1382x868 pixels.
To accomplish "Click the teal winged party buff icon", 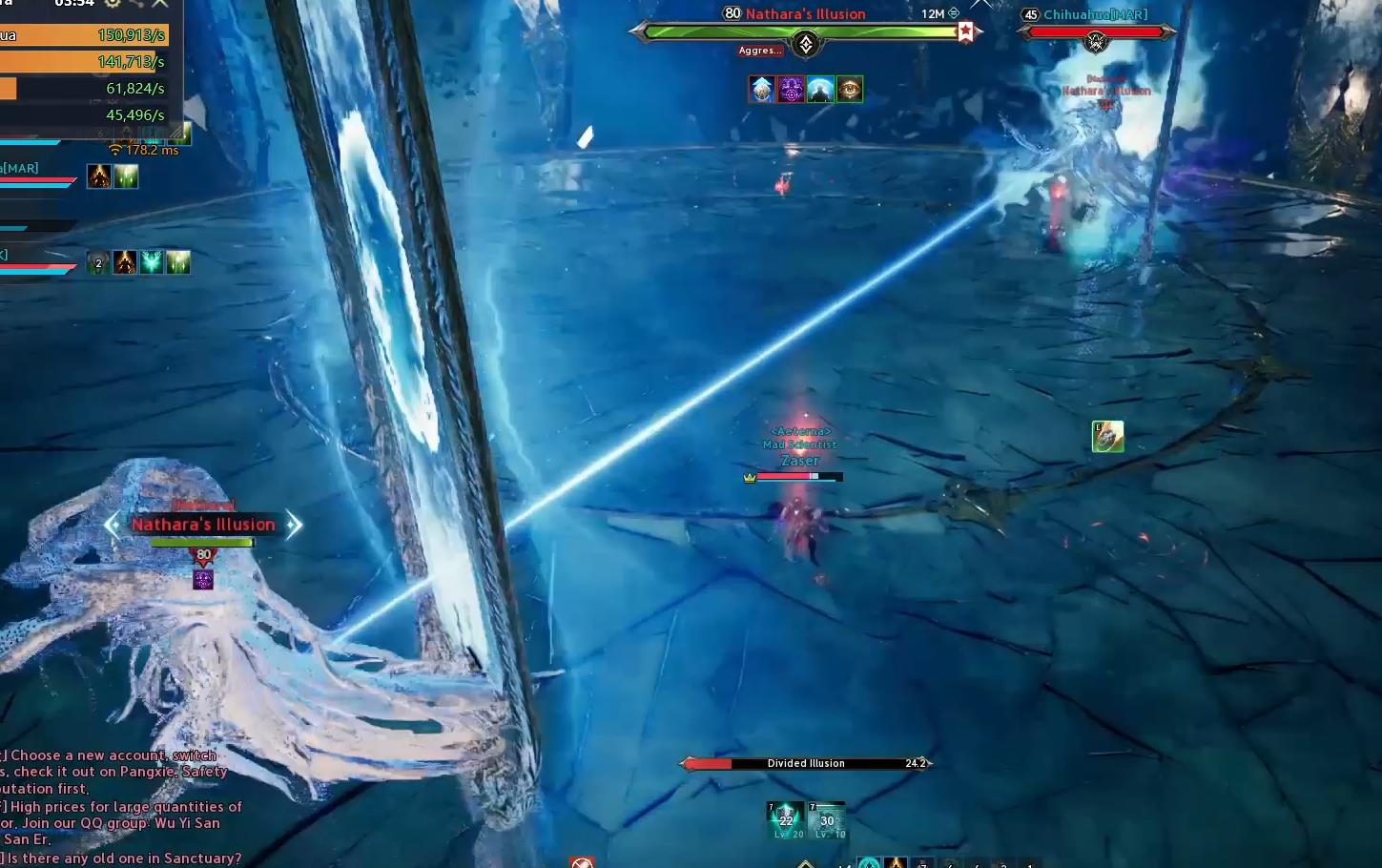I will (152, 262).
